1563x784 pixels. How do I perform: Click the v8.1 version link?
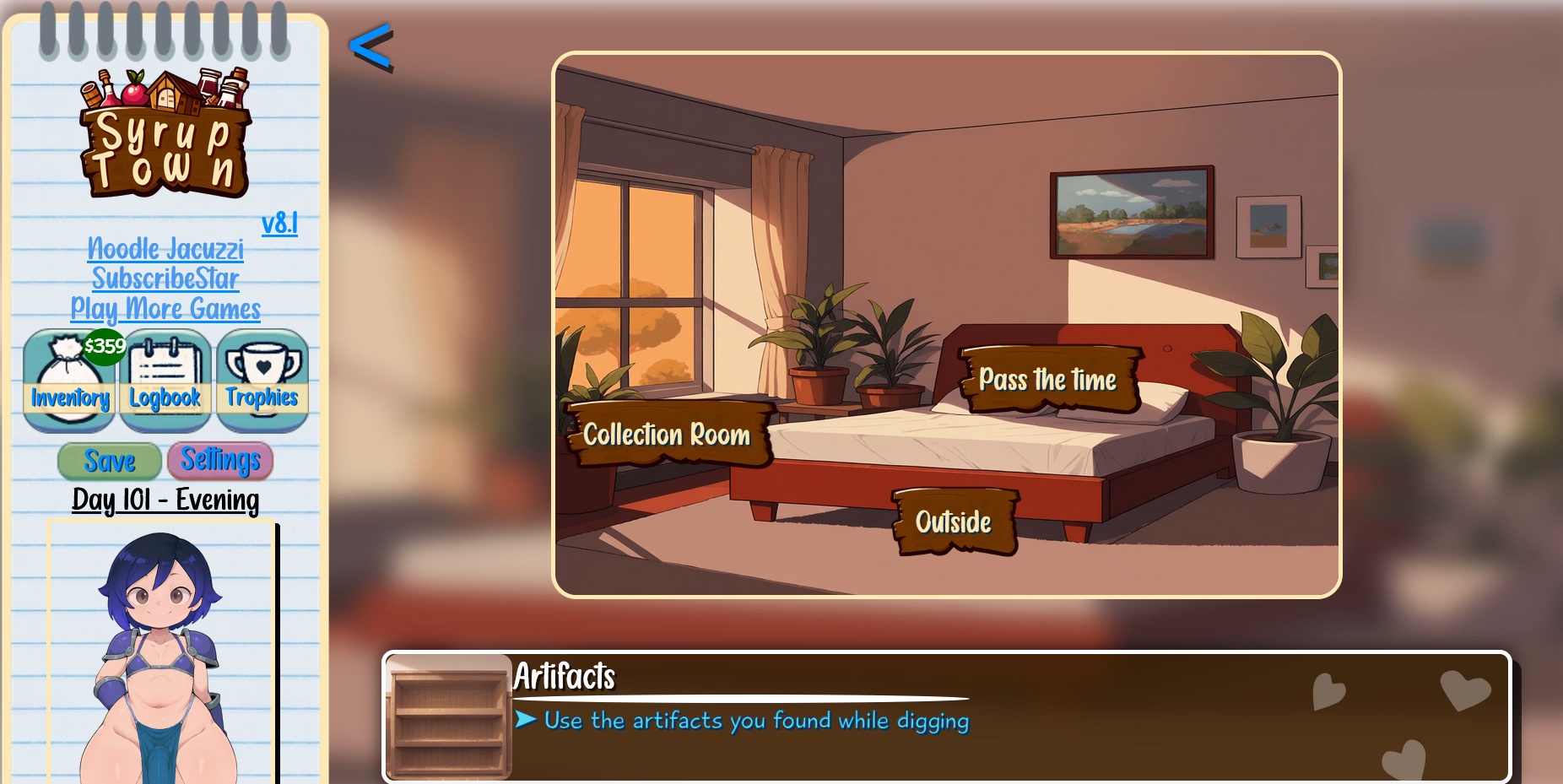280,223
